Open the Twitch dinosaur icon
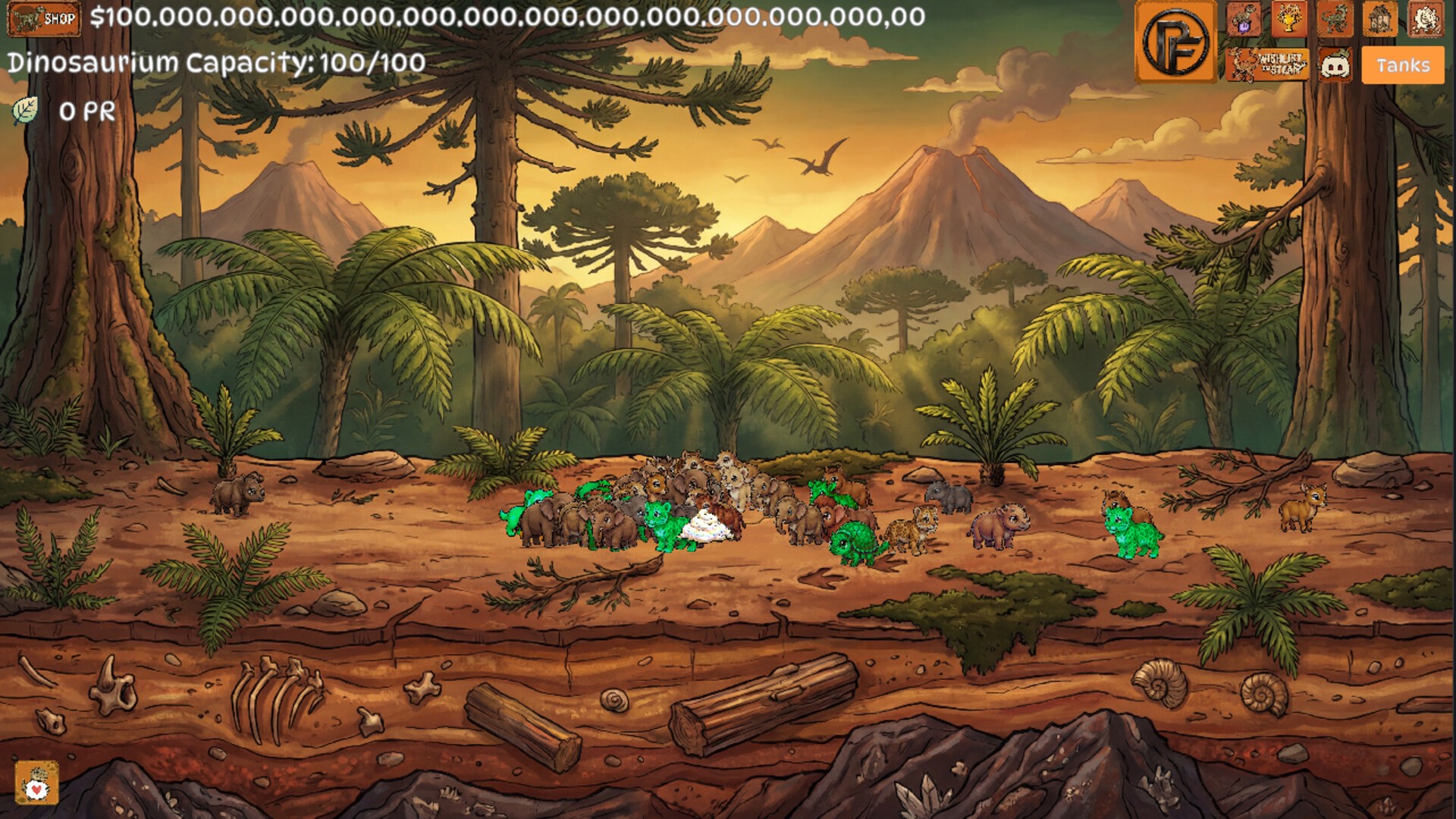 tap(1244, 19)
